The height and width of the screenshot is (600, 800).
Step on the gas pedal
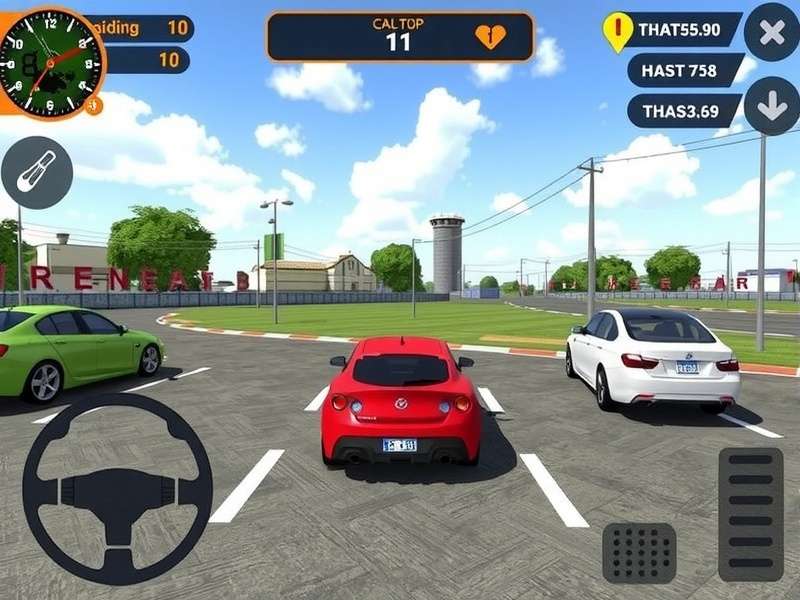751,514
